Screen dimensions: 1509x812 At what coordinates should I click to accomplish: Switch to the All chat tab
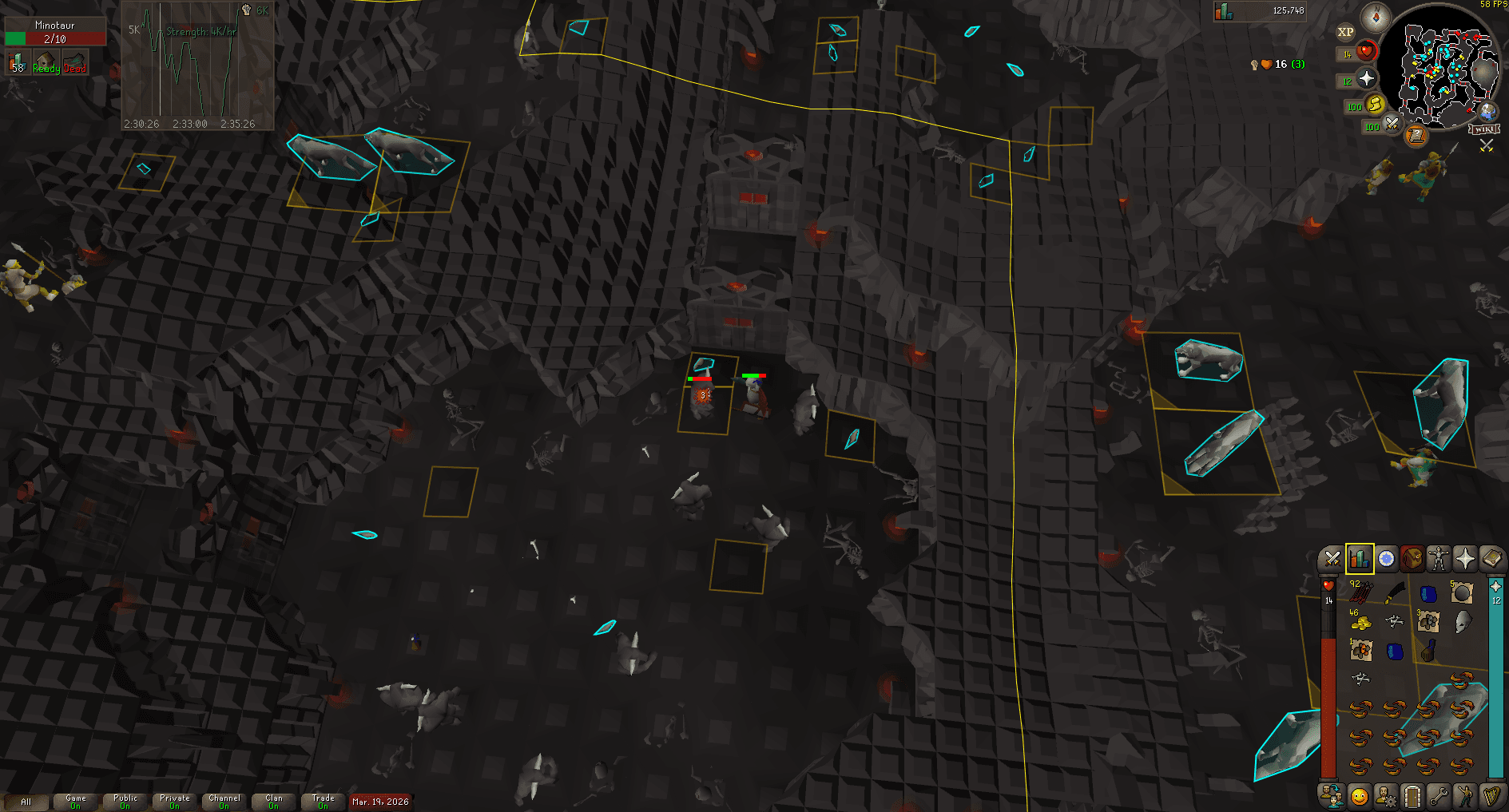coord(28,799)
